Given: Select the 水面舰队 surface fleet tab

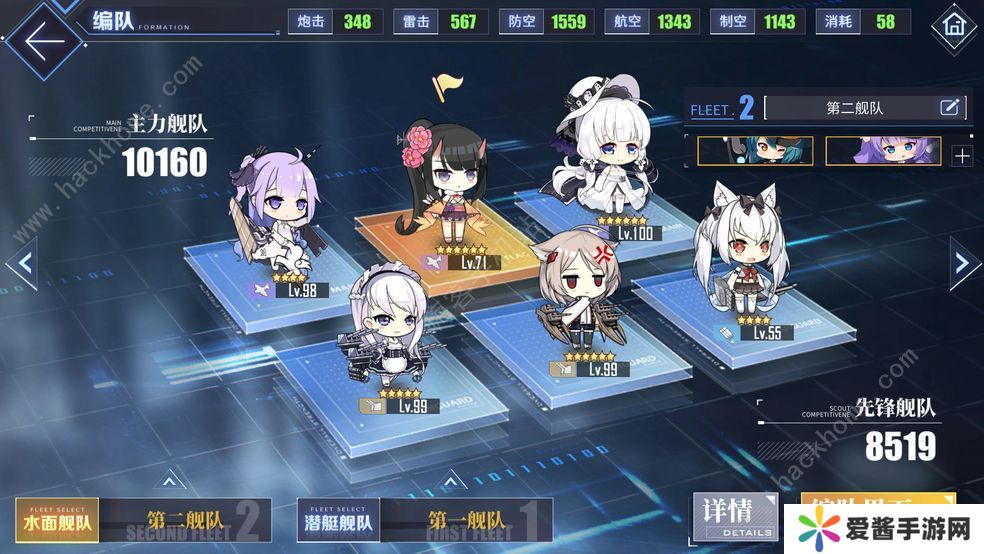Looking at the screenshot, I should (x=57, y=520).
